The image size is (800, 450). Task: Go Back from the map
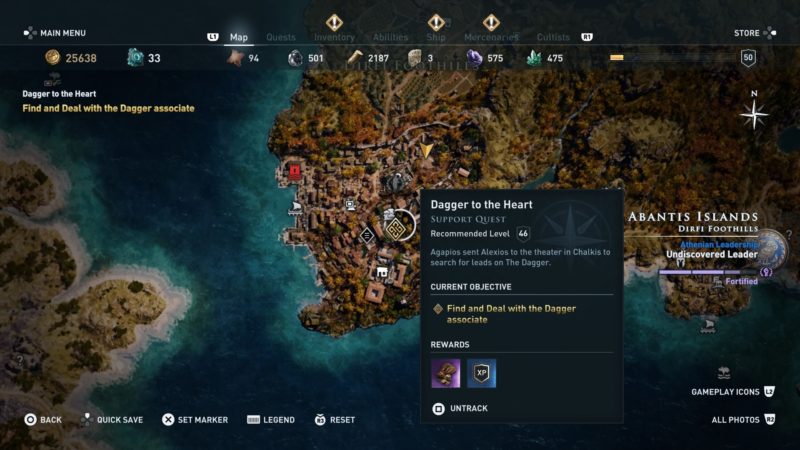point(42,420)
